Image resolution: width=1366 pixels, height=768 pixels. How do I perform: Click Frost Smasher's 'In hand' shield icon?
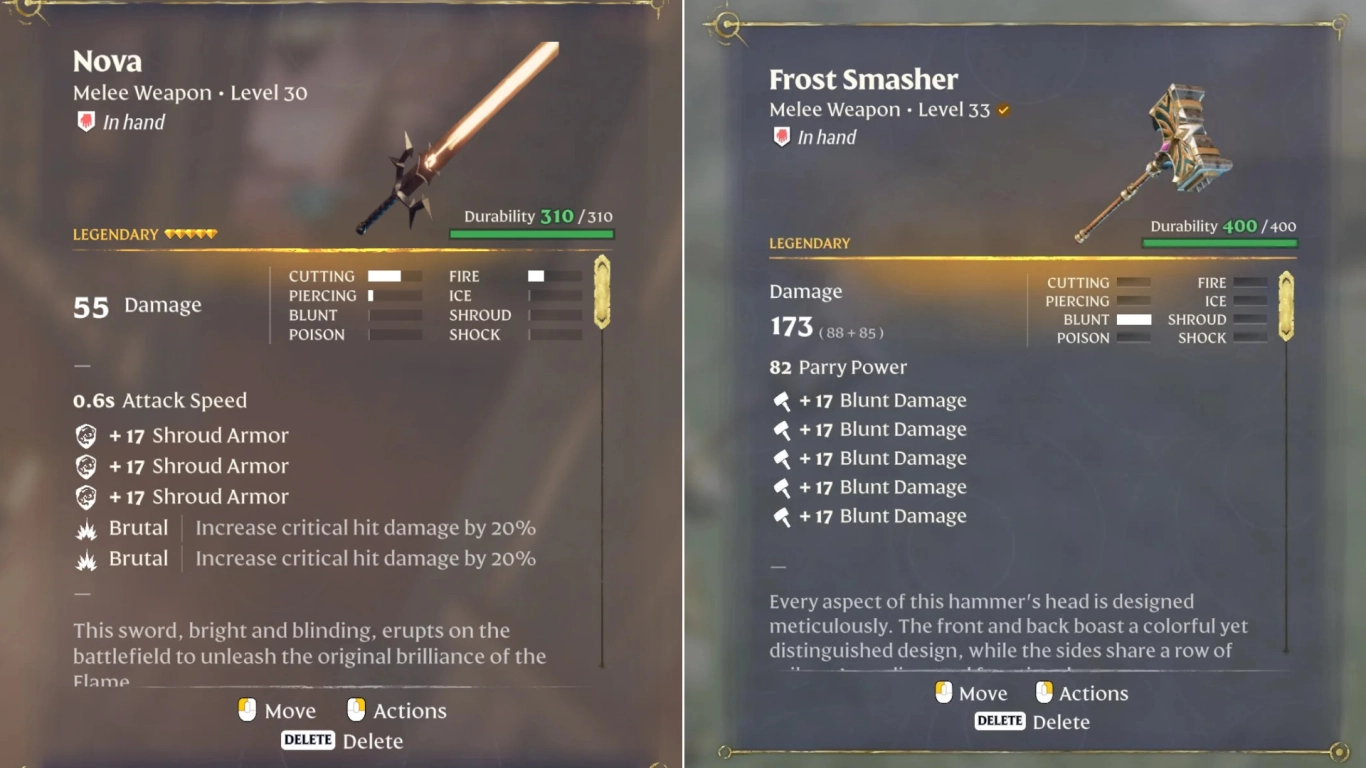[781, 136]
